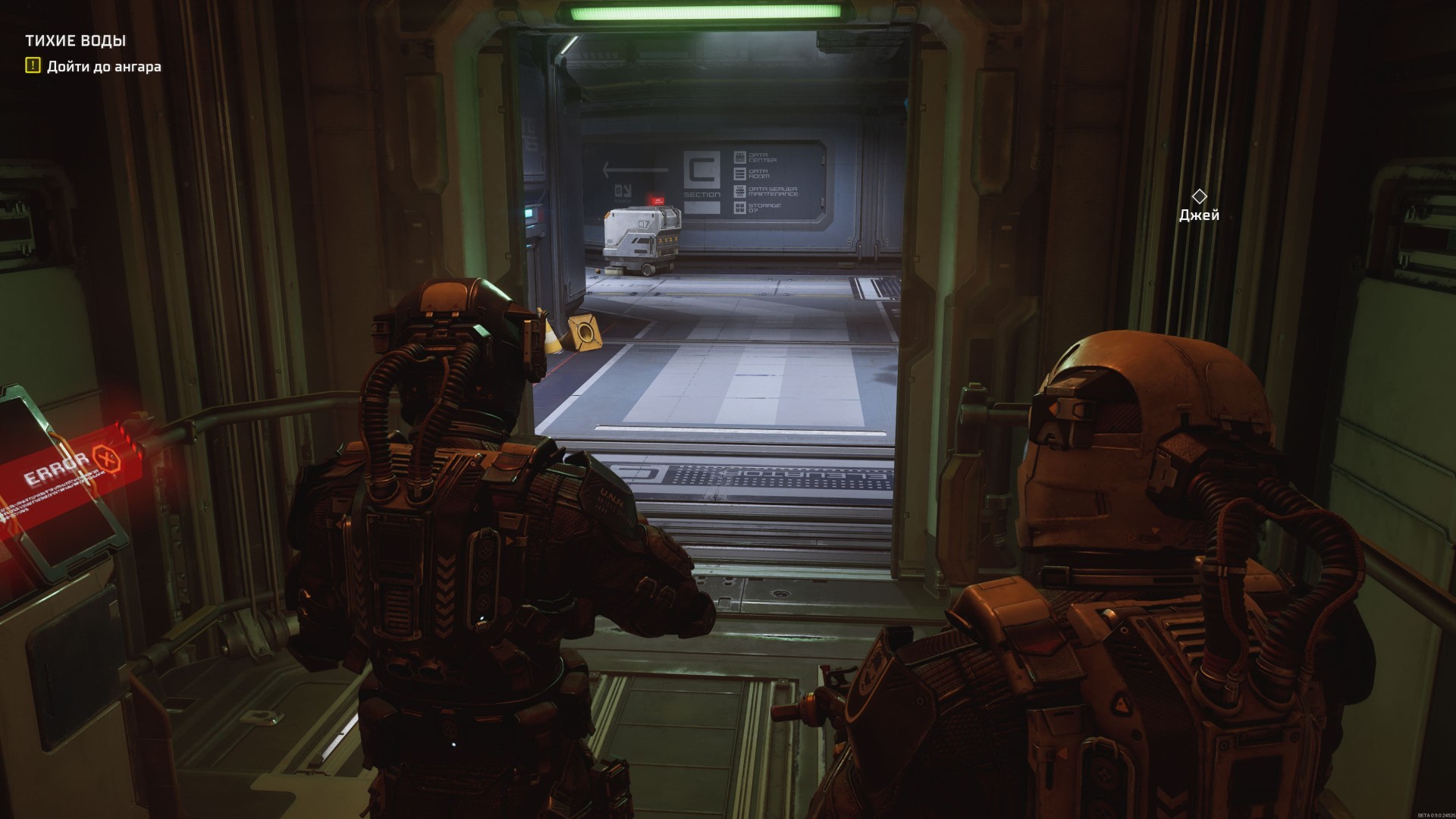Expand the ТИХИЕ ВОДЫ mission header
The height and width of the screenshot is (819, 1456).
click(x=76, y=42)
